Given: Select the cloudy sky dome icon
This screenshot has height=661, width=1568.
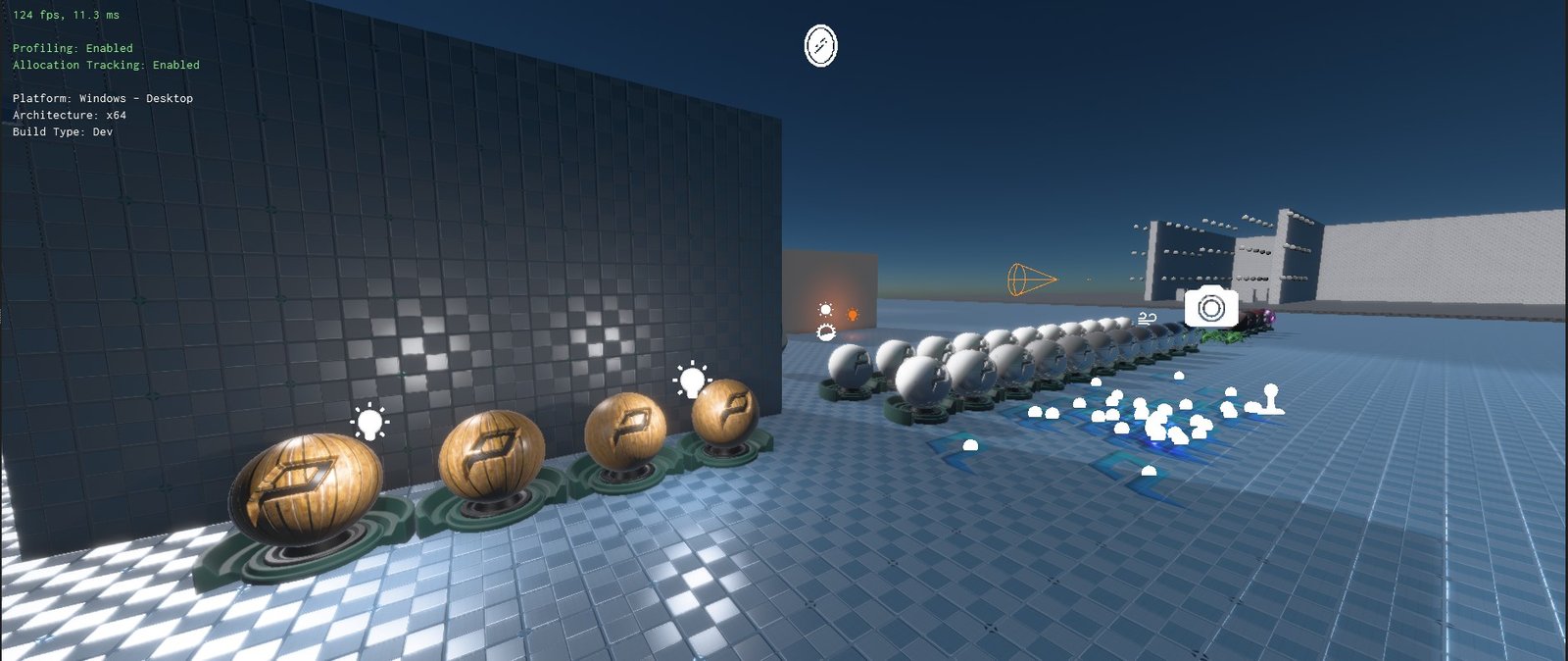Looking at the screenshot, I should pos(827,333).
